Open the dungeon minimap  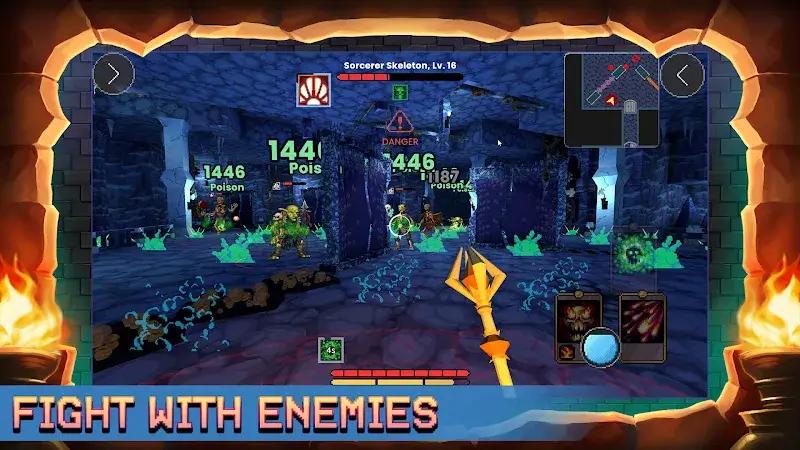pos(612,98)
